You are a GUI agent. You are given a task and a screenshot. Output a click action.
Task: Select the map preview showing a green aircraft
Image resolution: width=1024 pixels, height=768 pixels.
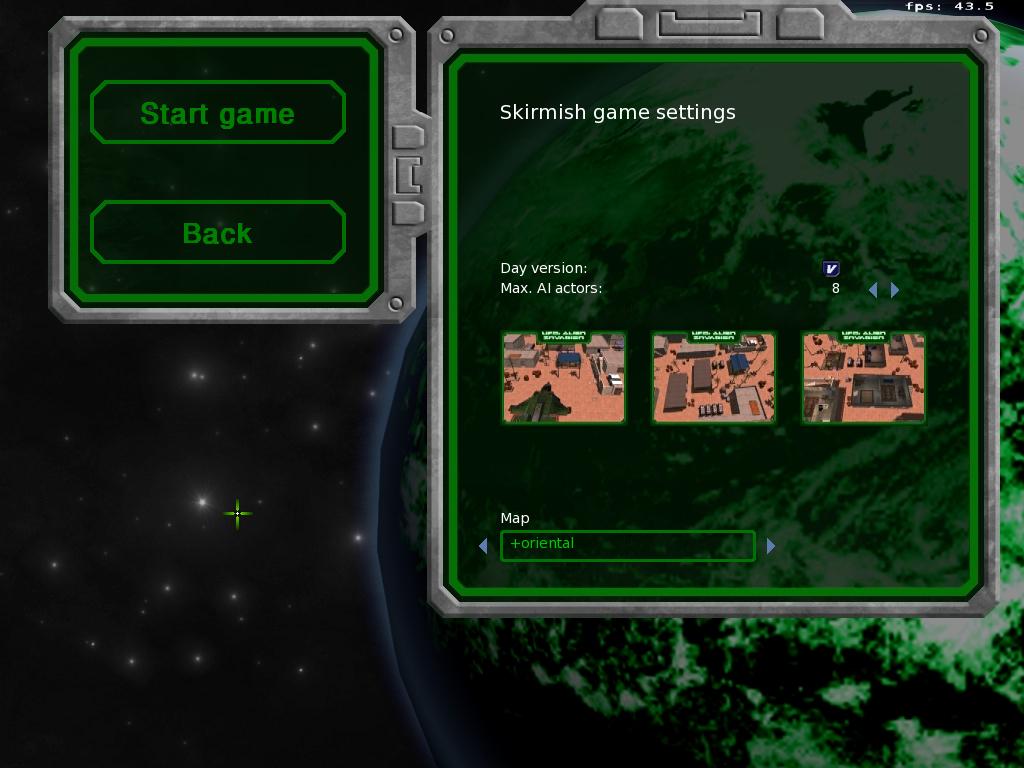tap(564, 378)
